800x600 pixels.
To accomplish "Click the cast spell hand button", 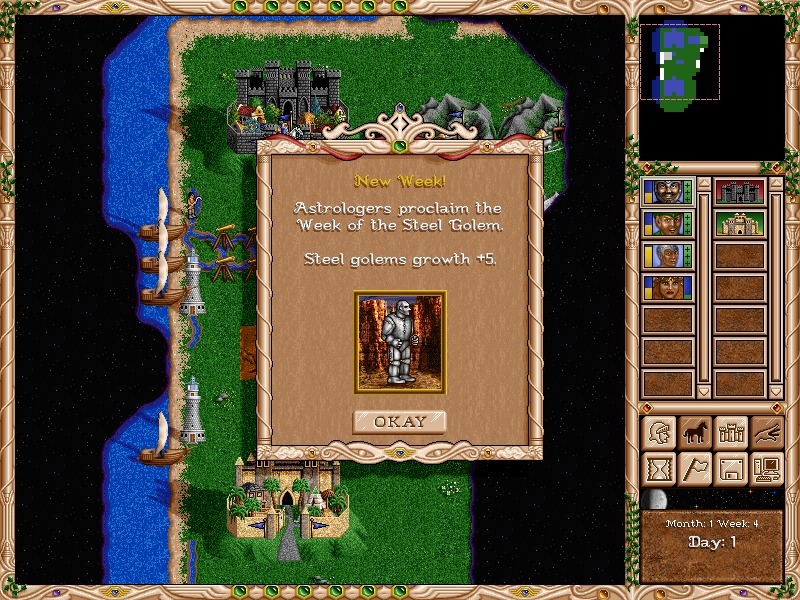I will (766, 432).
